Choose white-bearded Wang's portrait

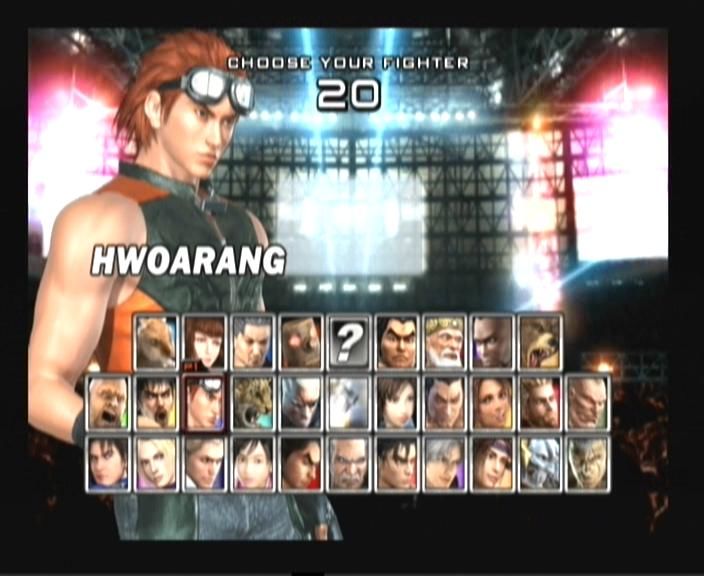[444, 343]
